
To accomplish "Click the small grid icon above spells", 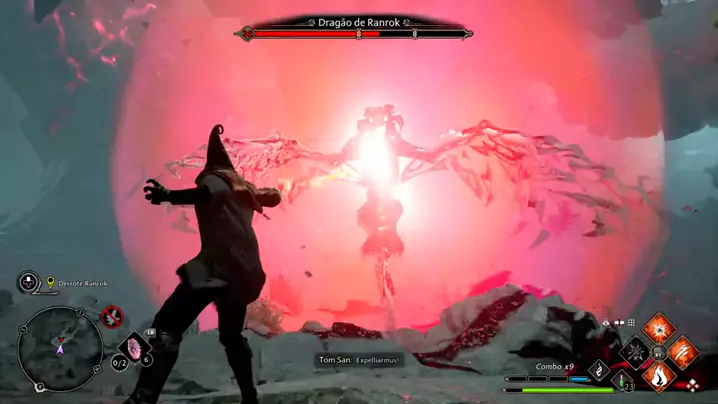I will click(631, 323).
